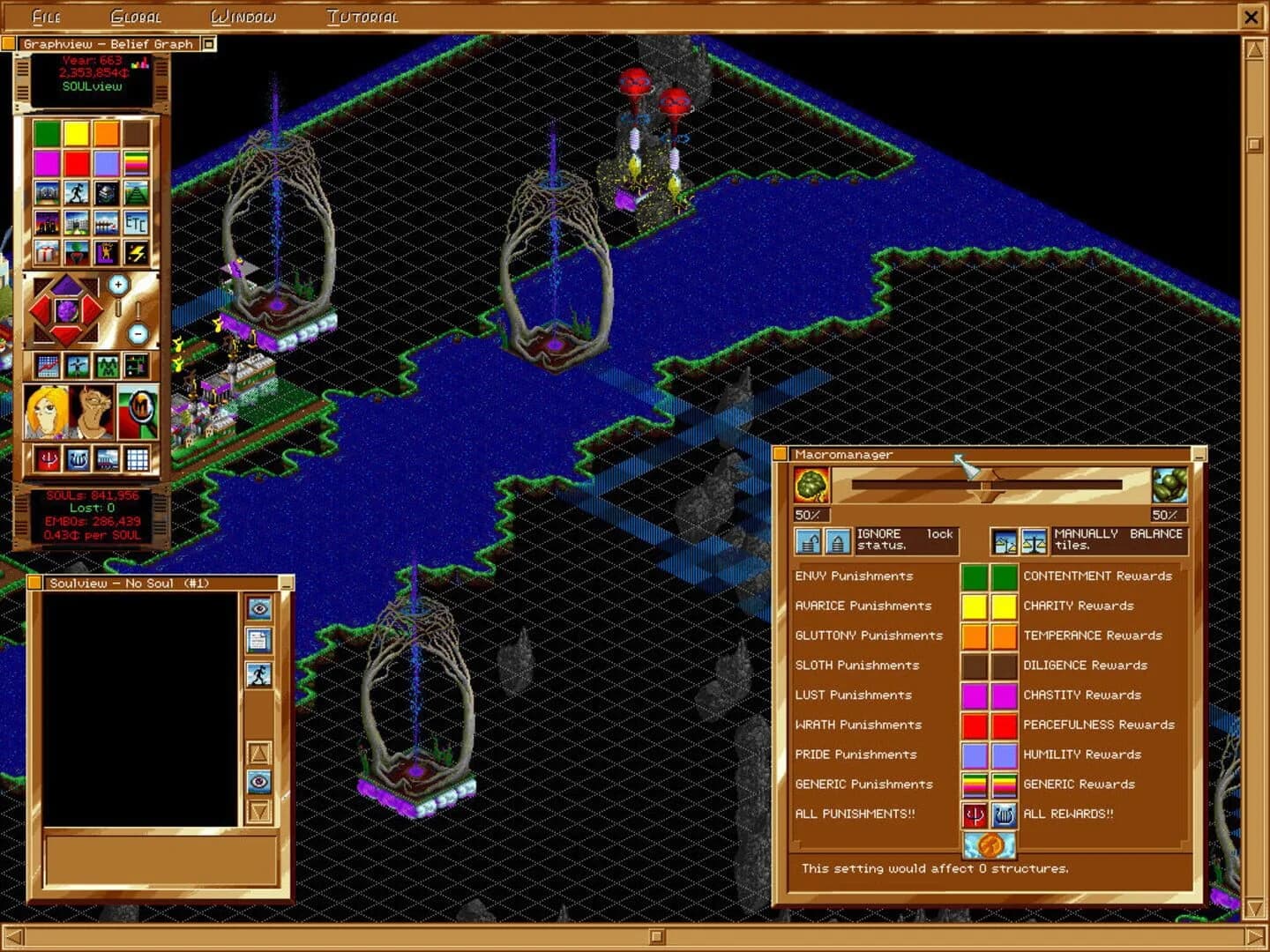Toggle the MANUALLY BALANCE tiles scales option

(1035, 541)
